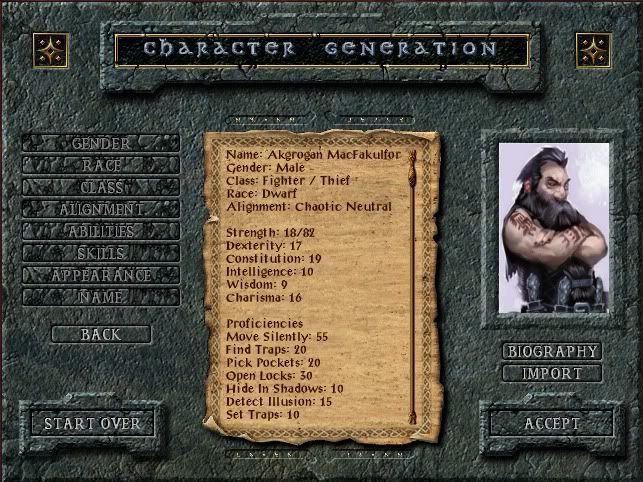Change the character Appearance
The image size is (643, 482).
tap(101, 276)
